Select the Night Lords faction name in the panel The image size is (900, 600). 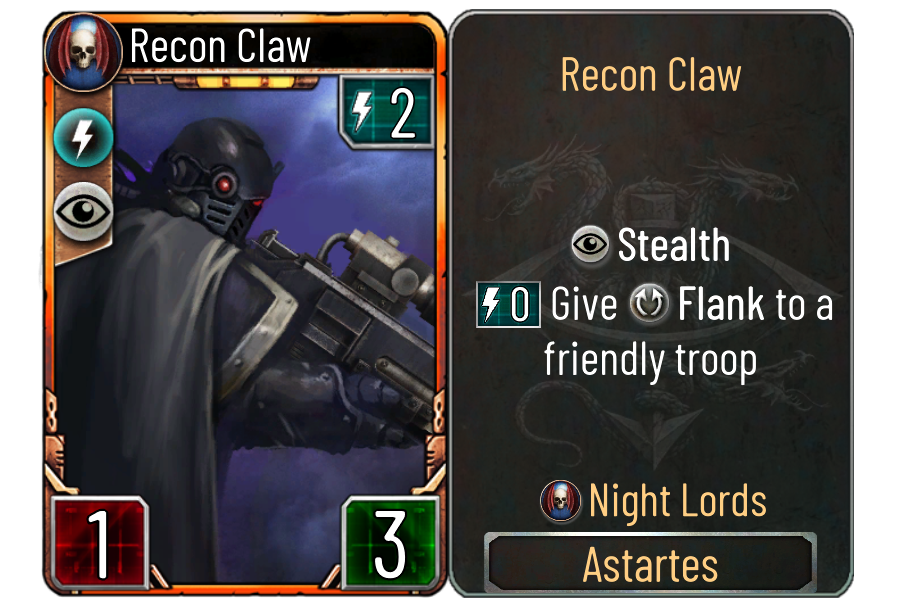[x=677, y=501]
